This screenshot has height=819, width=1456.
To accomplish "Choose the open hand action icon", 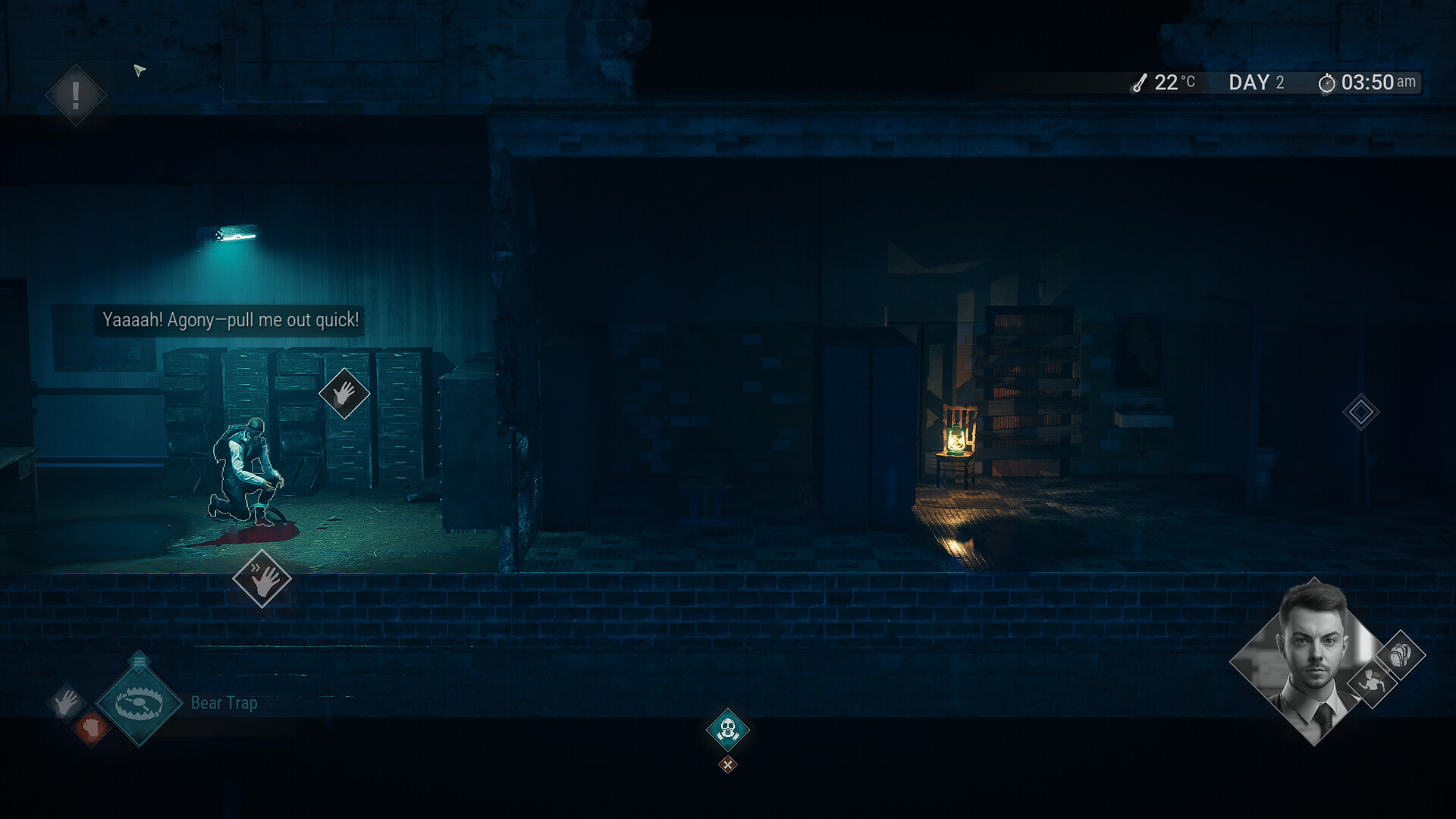I will (x=66, y=703).
